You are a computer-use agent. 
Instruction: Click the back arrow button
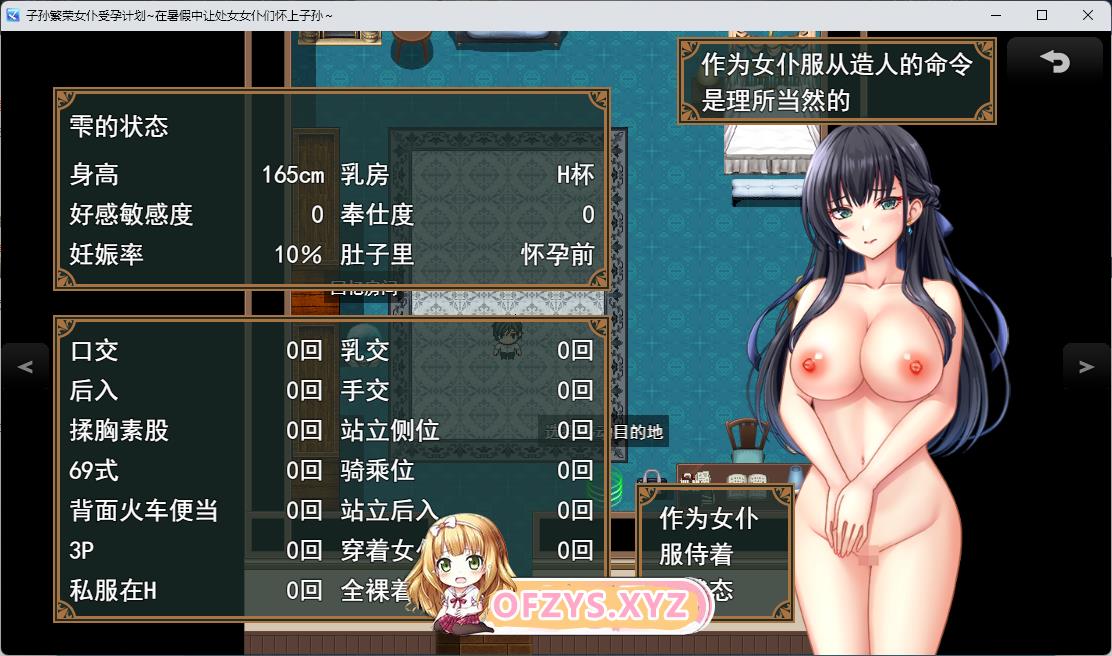1055,63
